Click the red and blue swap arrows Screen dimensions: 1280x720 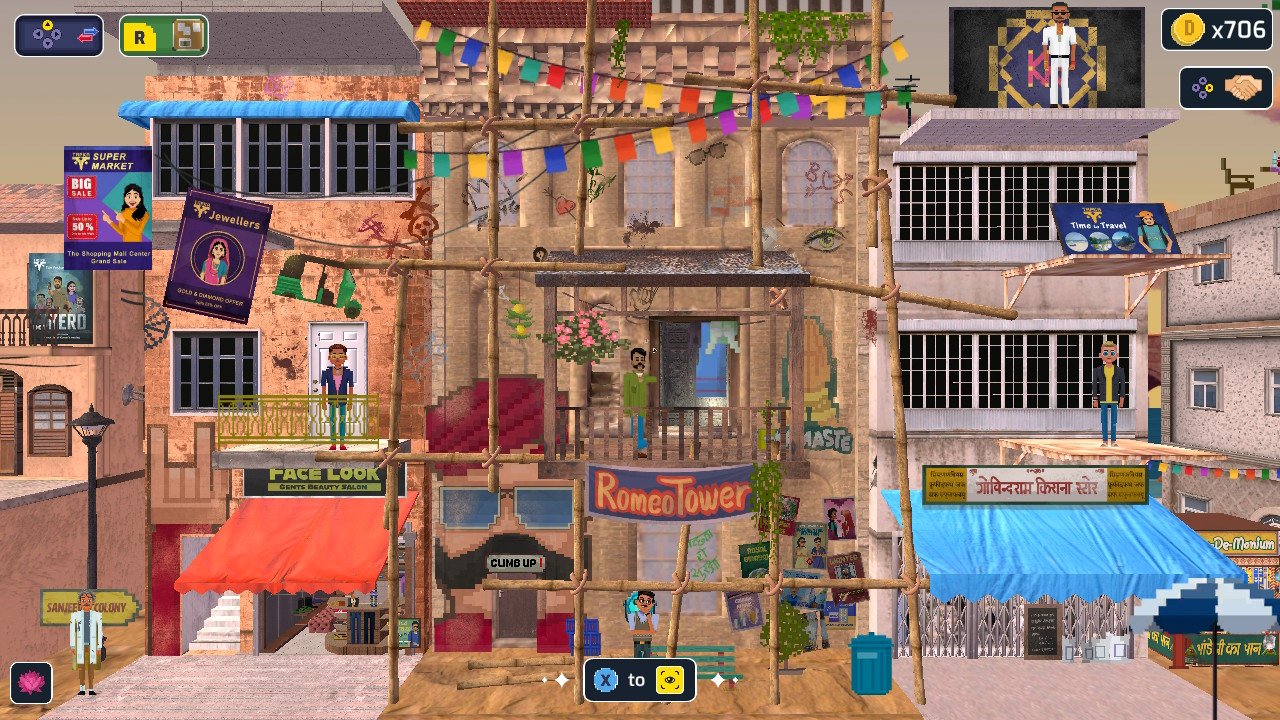tap(88, 36)
